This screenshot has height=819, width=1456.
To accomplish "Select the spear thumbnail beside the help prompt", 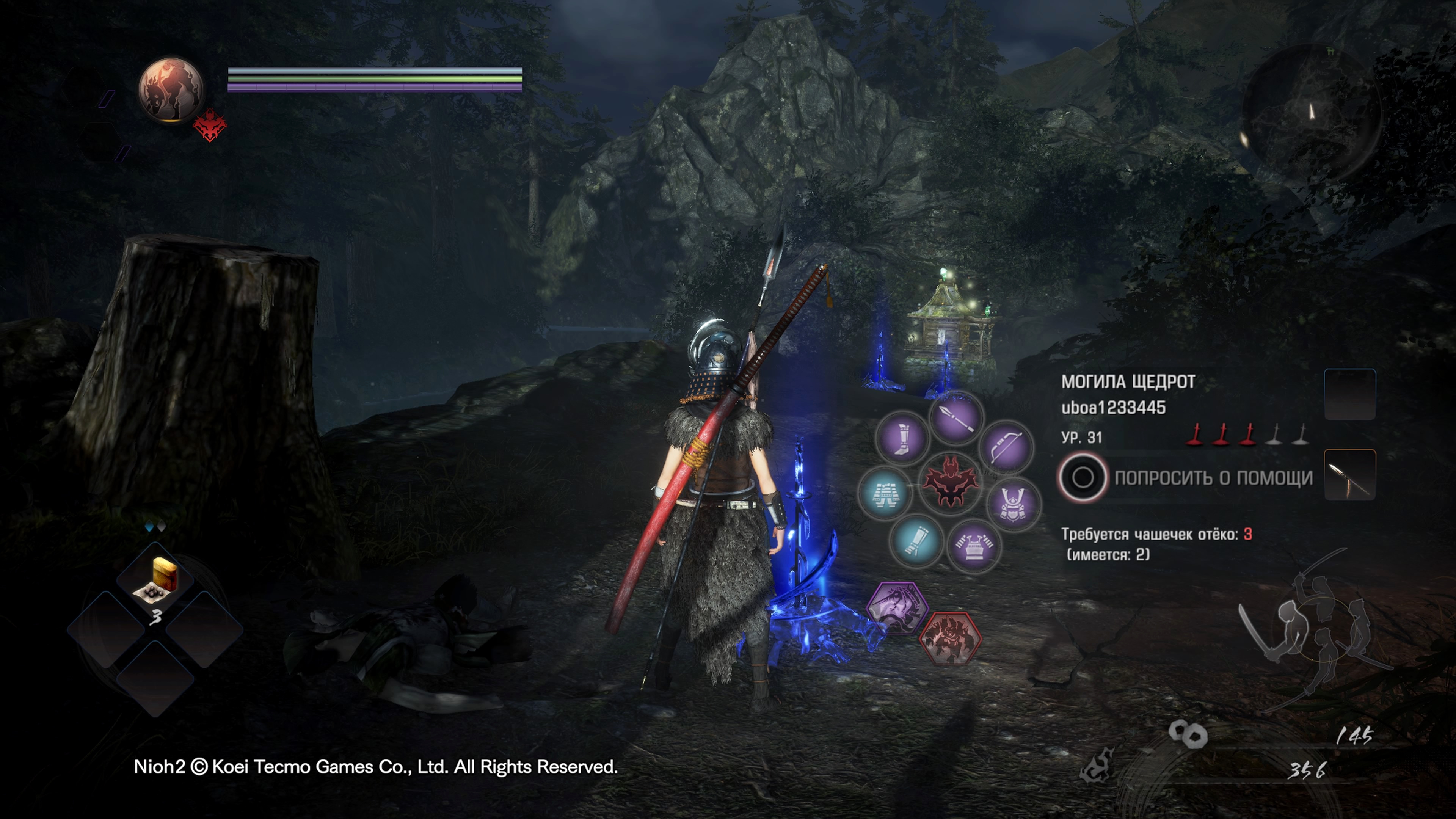I will click(1349, 475).
